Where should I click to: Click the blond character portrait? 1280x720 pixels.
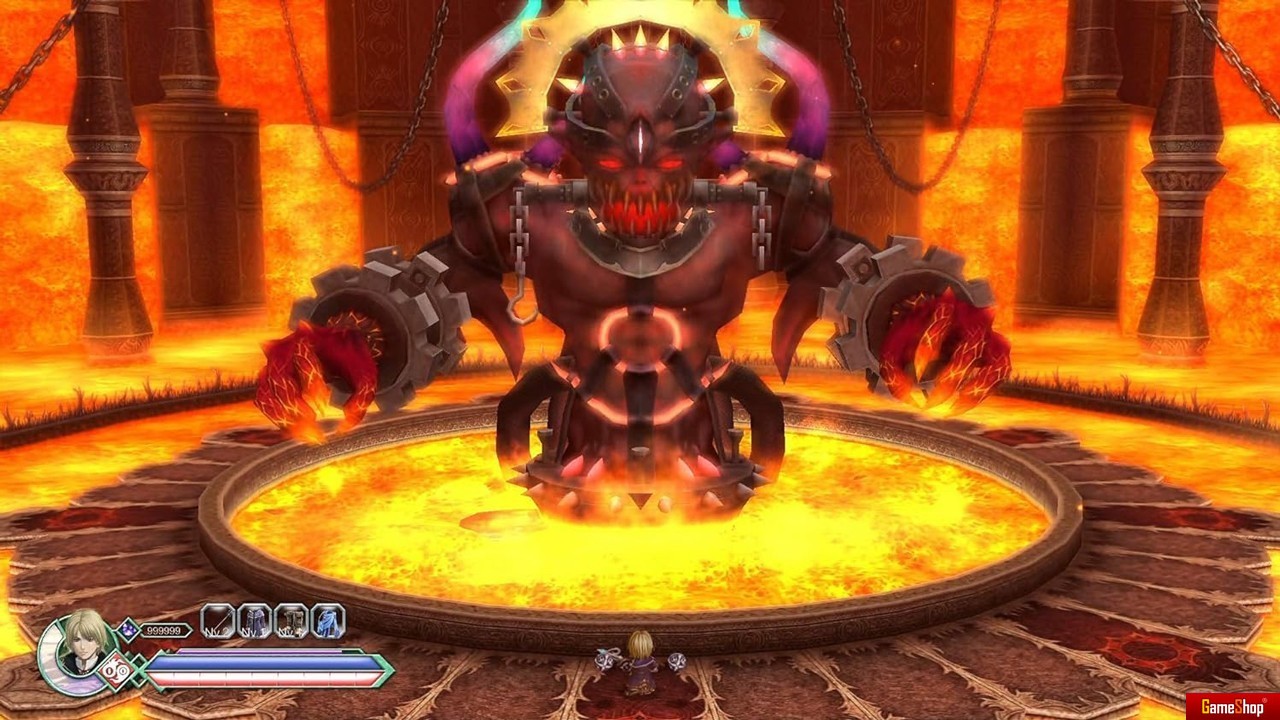(x=80, y=645)
